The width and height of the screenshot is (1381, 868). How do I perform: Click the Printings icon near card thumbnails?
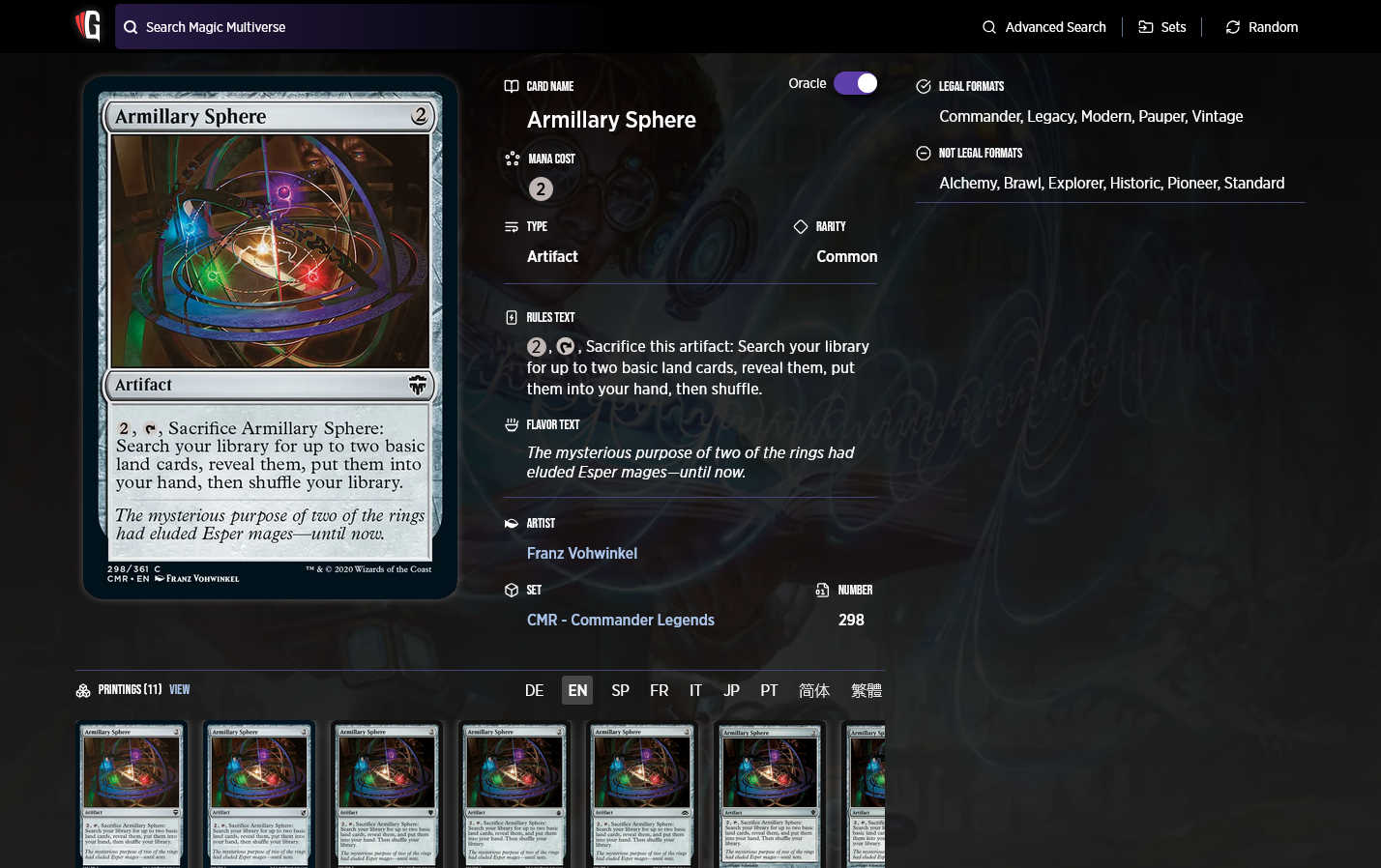83,690
